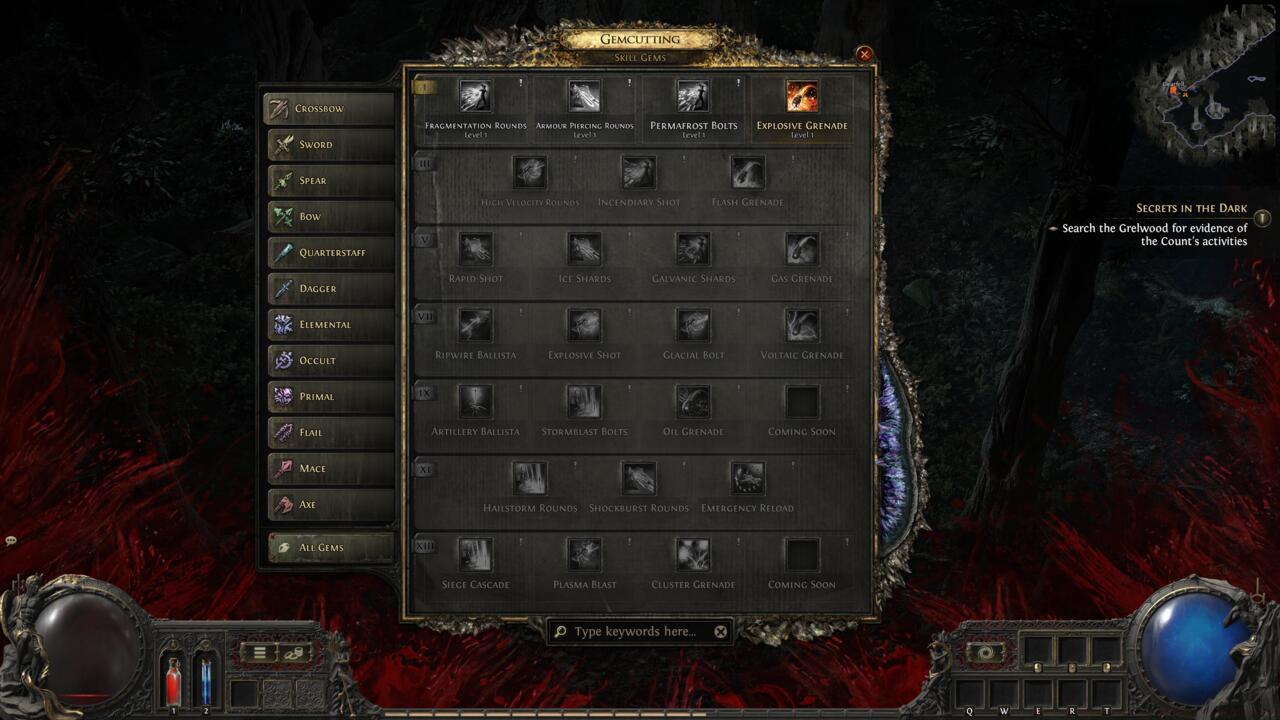This screenshot has width=1280, height=720.
Task: Pick the Cluster Grenade skill gem
Action: (x=694, y=555)
